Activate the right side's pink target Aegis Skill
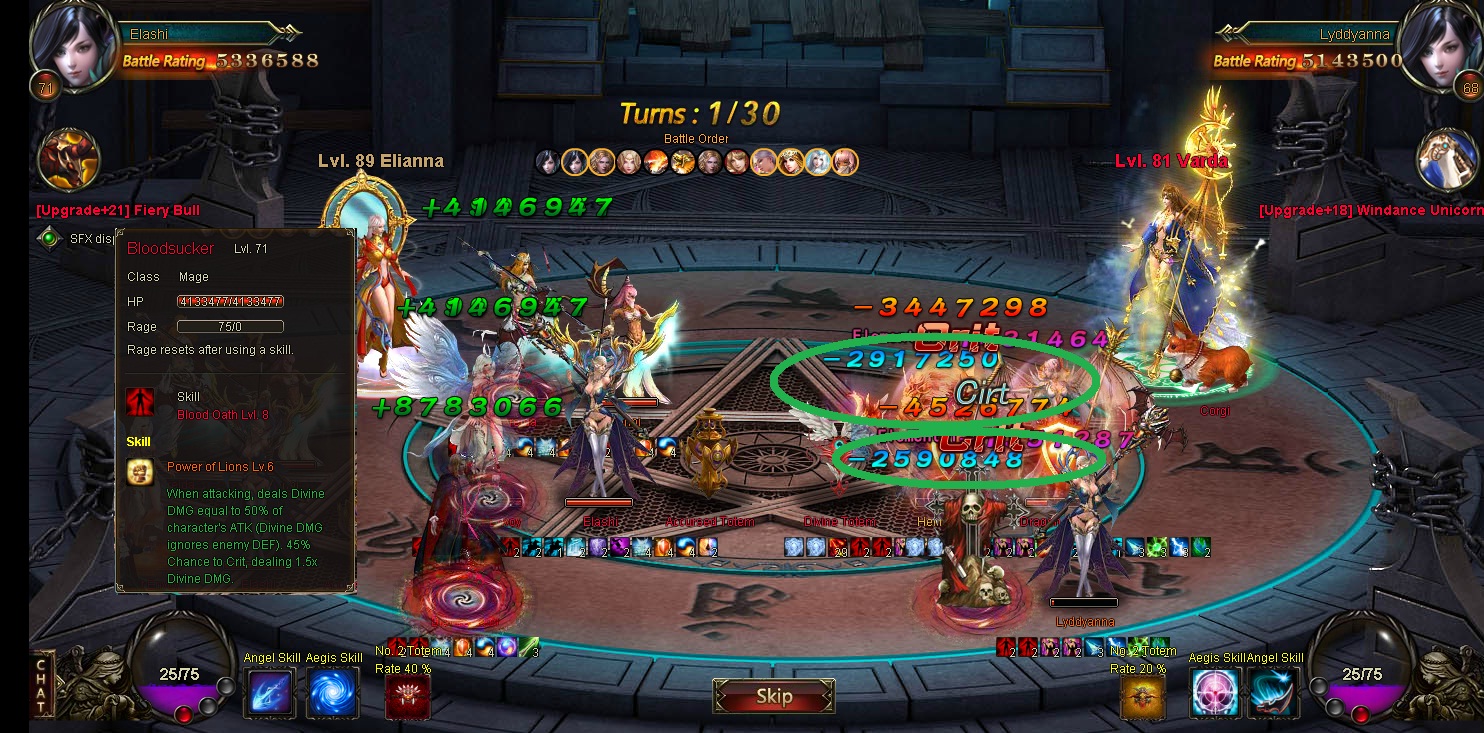 pos(1214,692)
